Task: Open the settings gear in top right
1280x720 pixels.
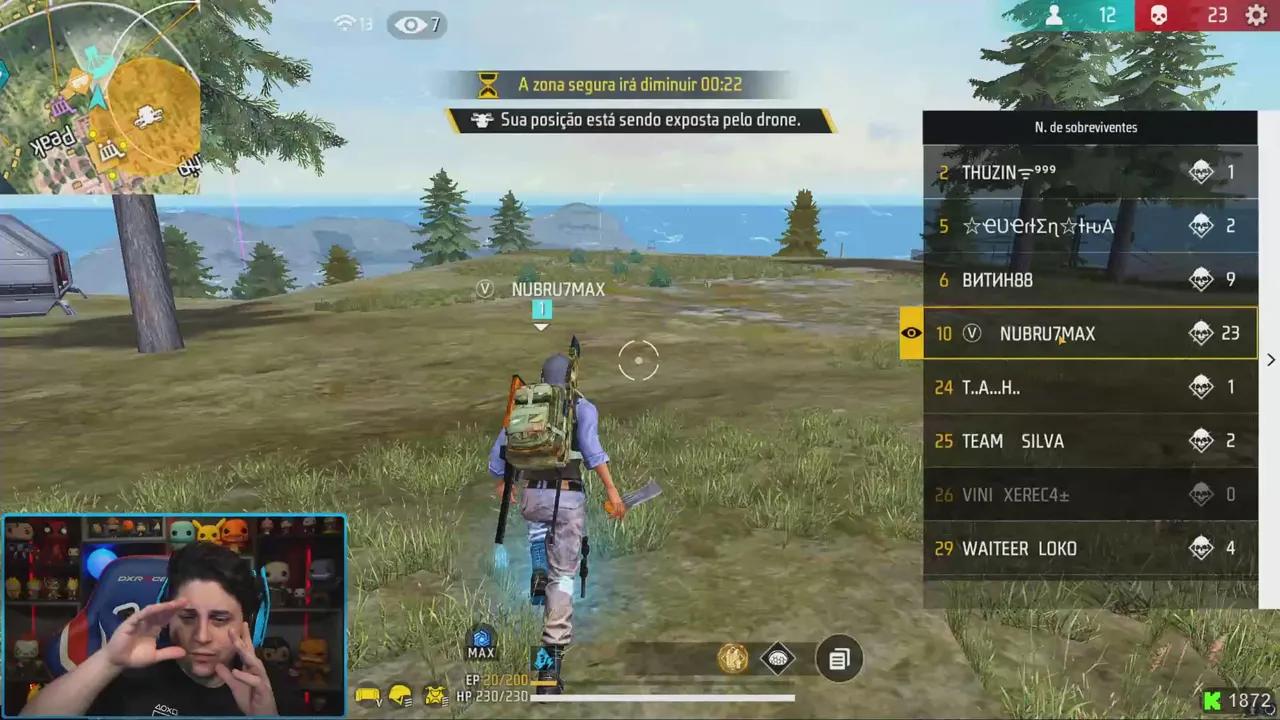Action: (1257, 15)
